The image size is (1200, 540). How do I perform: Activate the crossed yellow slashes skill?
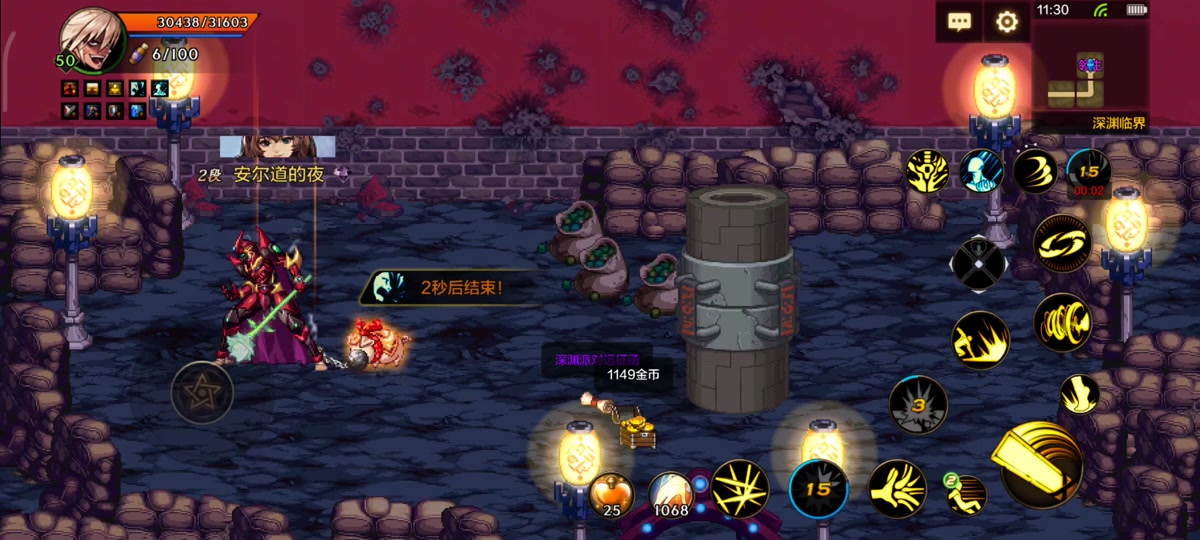click(x=740, y=489)
